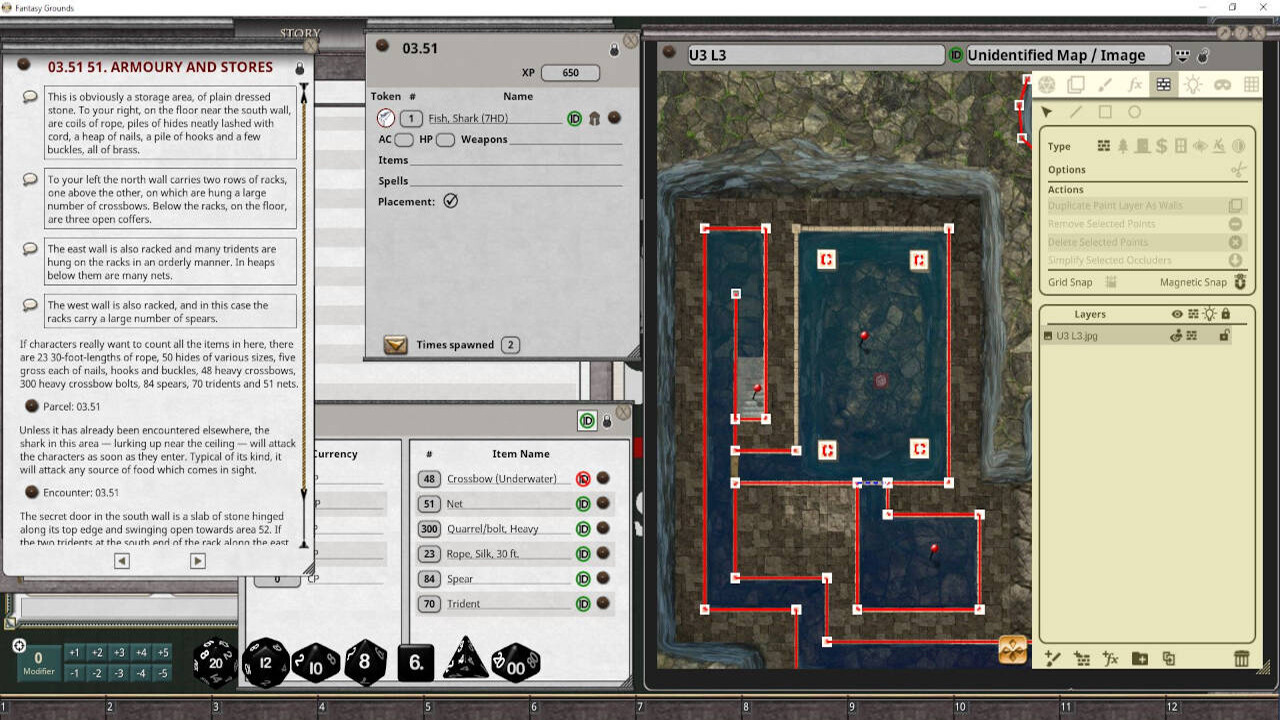Choose the door occluder type
This screenshot has width=1280, height=720.
click(x=1143, y=147)
